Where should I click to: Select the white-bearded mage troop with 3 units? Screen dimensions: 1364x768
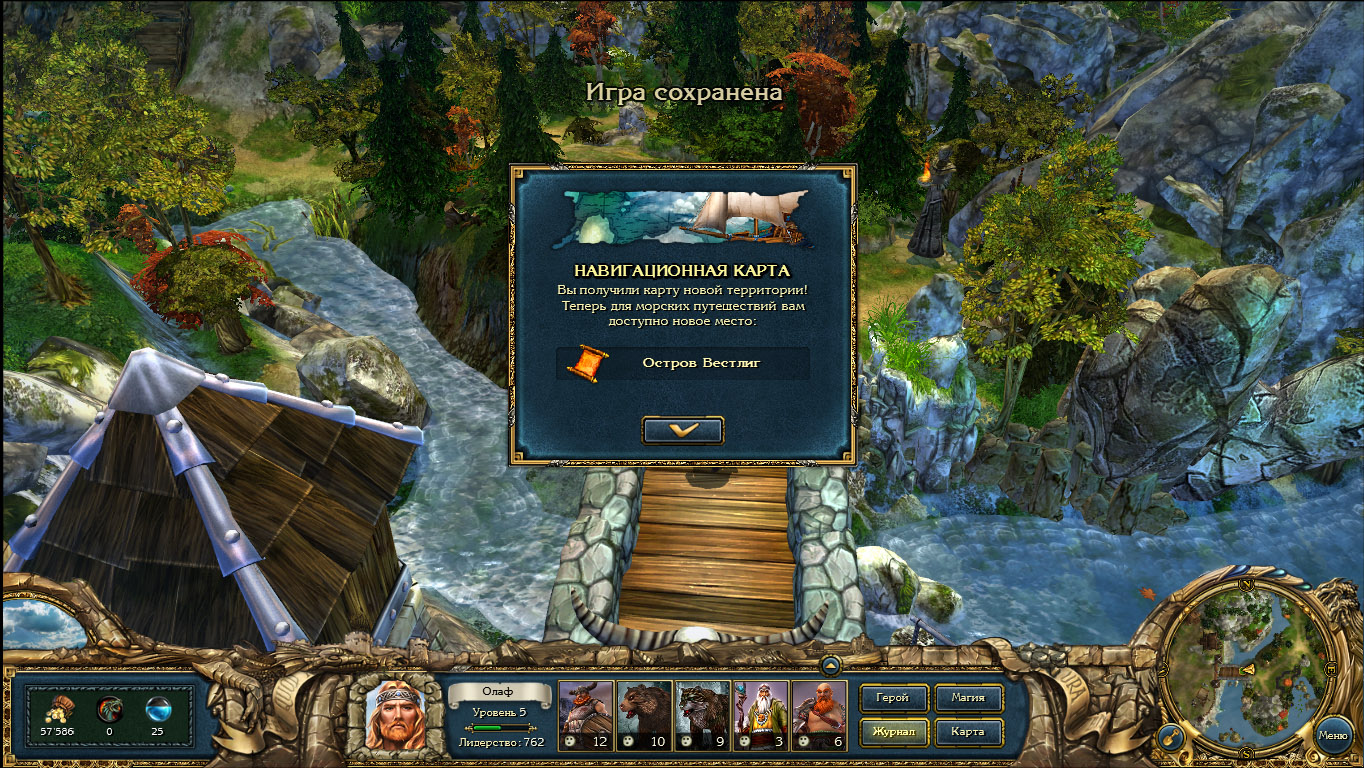tap(760, 715)
